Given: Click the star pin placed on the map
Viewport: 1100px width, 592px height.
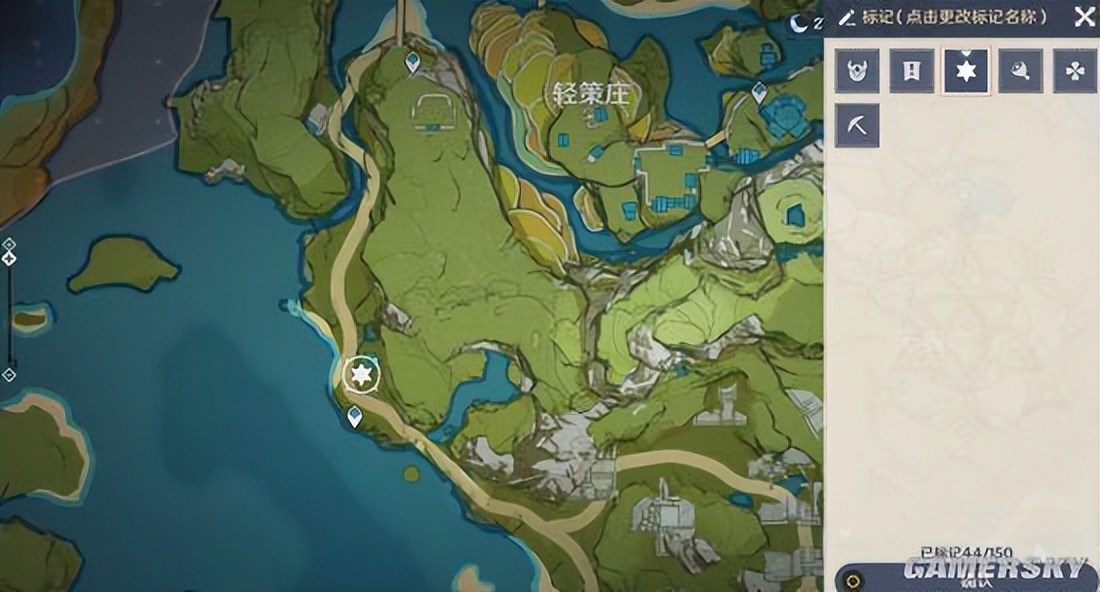Looking at the screenshot, I should click(x=361, y=375).
